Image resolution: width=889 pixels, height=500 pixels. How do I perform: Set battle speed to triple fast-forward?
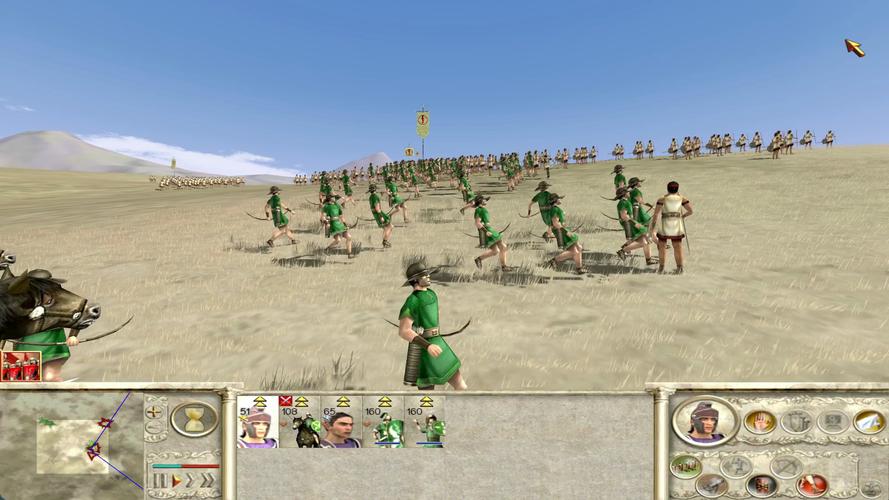(x=209, y=481)
